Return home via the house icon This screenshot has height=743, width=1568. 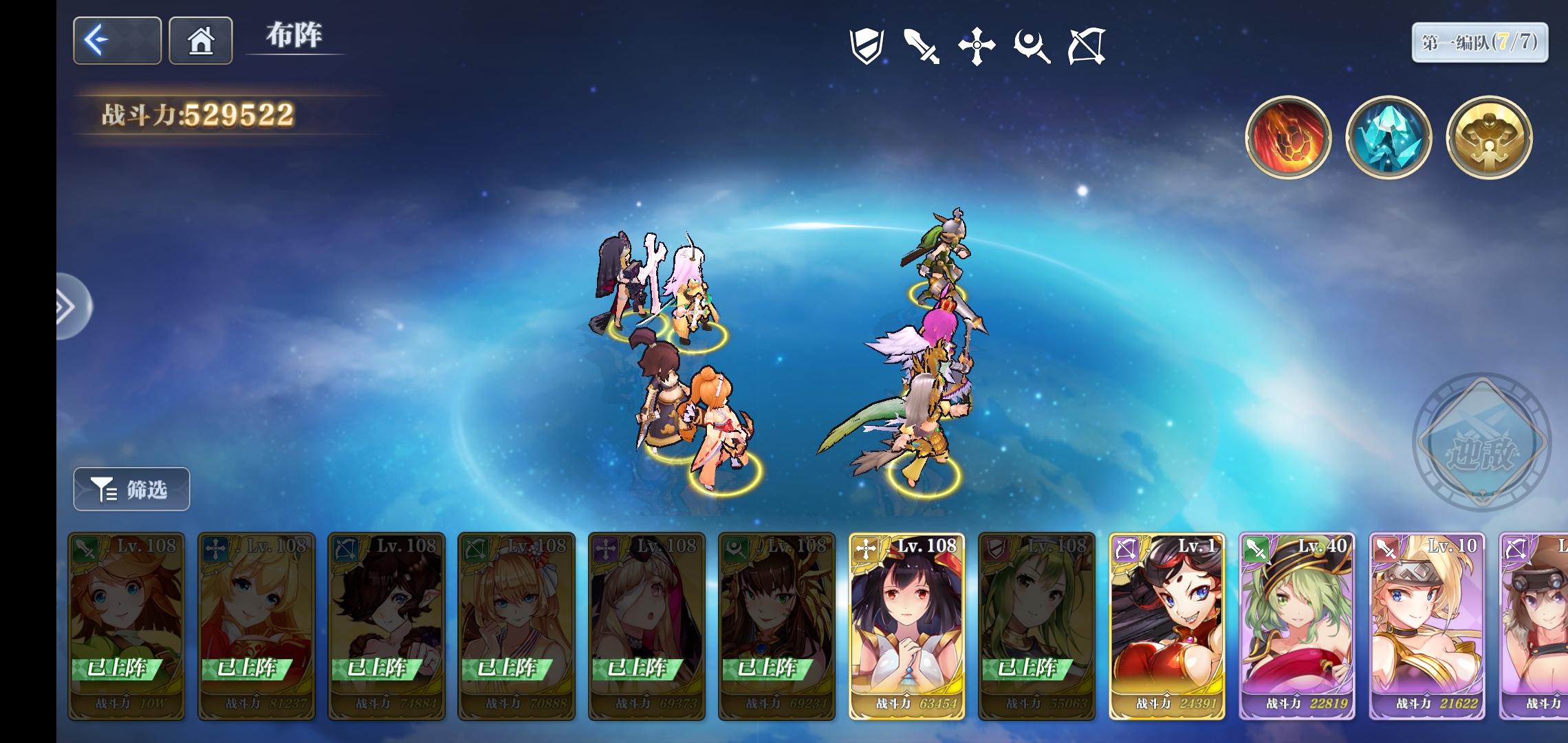pos(201,41)
